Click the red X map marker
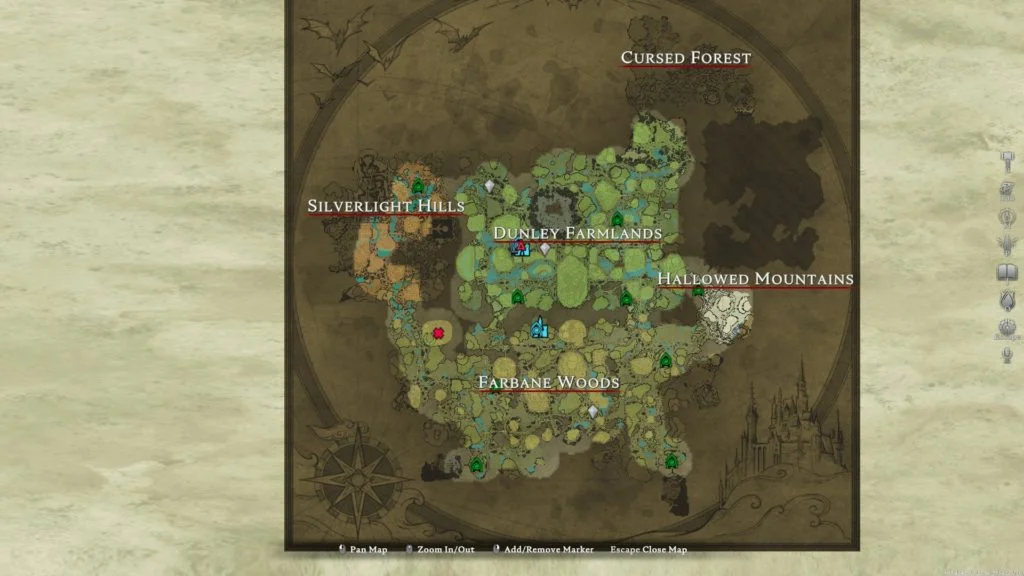1024x576 pixels. (x=438, y=333)
